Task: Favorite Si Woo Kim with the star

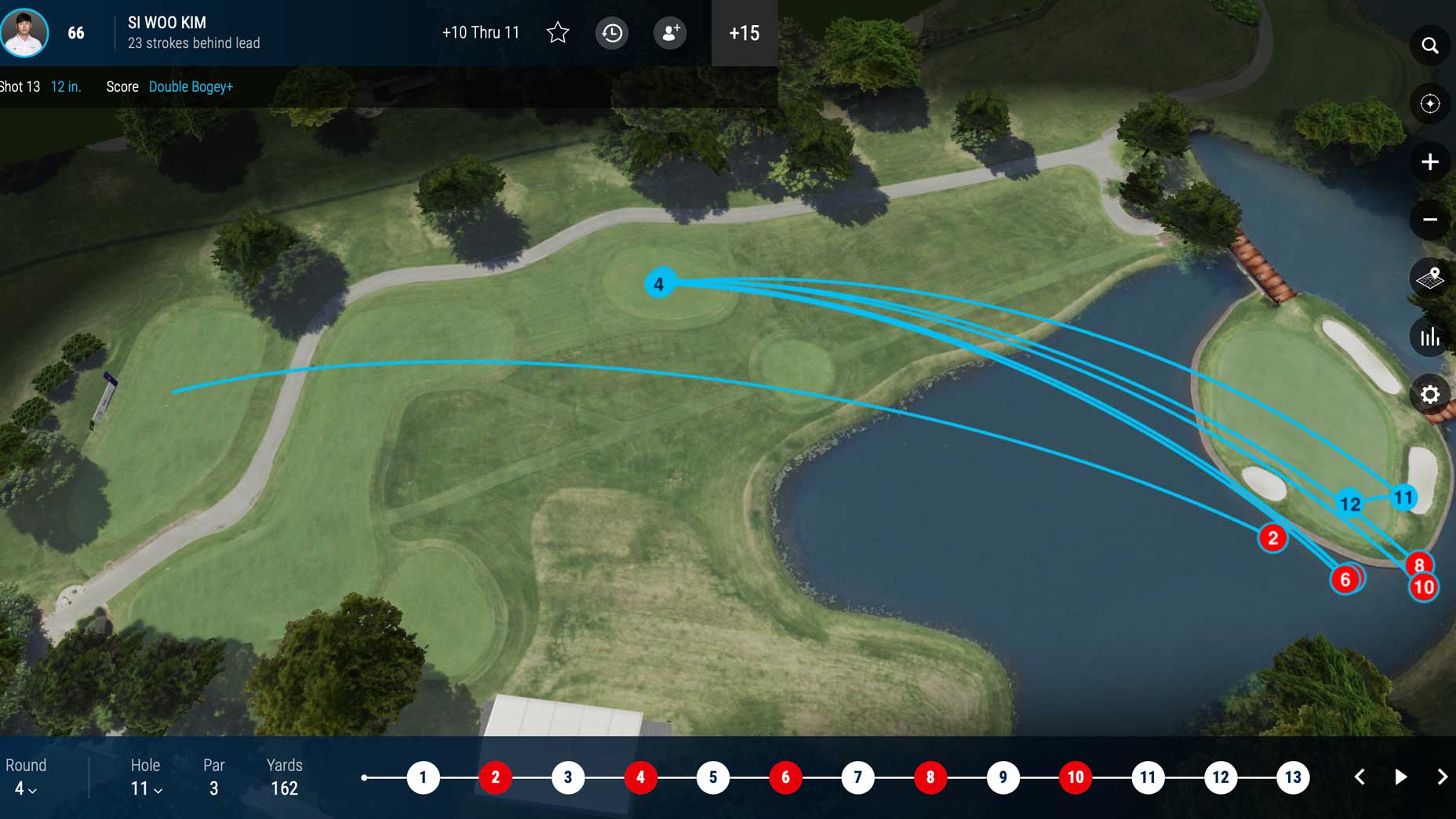Action: (558, 33)
